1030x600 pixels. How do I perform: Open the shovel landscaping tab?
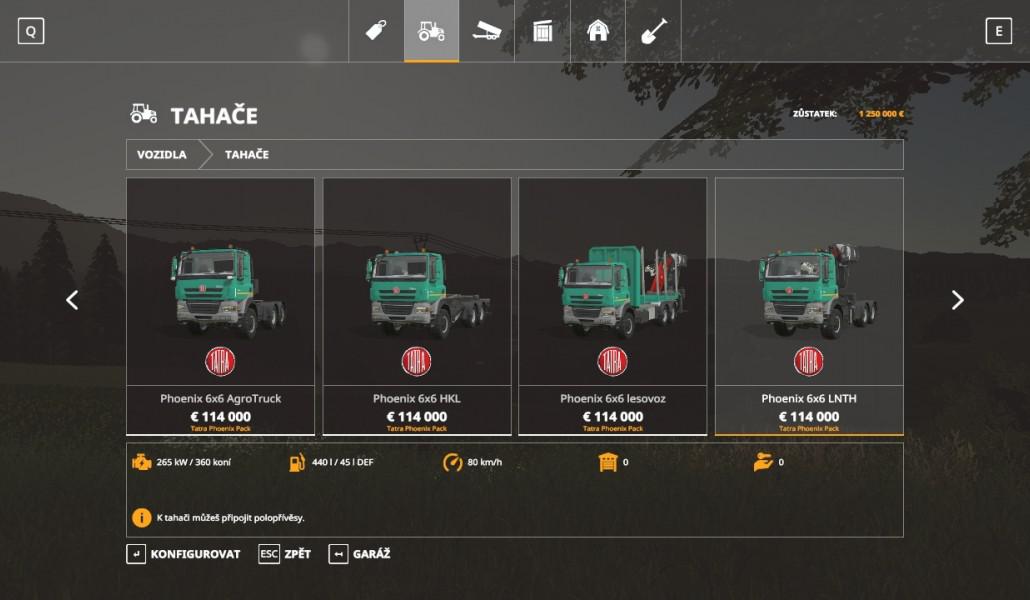coord(653,31)
